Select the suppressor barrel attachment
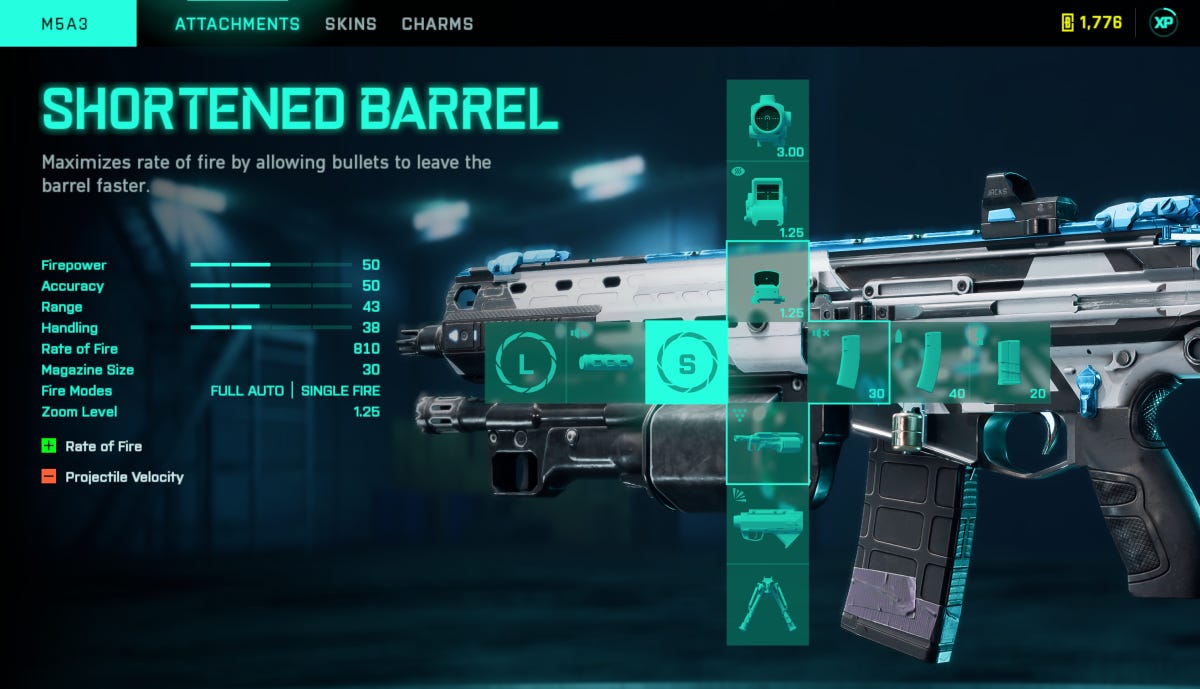The image size is (1200, 689). [607, 362]
